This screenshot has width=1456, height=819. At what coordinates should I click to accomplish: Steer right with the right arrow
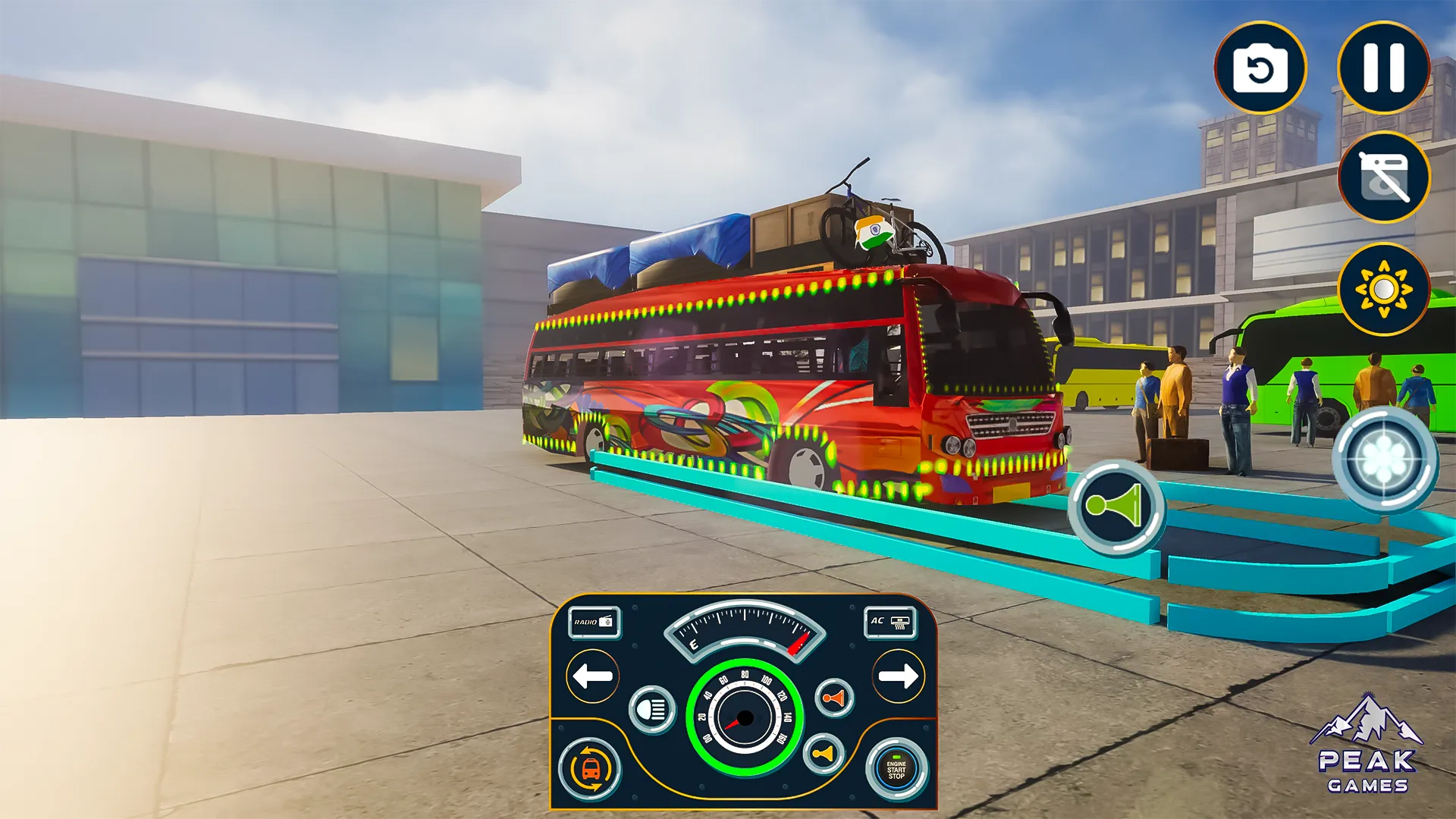(899, 676)
